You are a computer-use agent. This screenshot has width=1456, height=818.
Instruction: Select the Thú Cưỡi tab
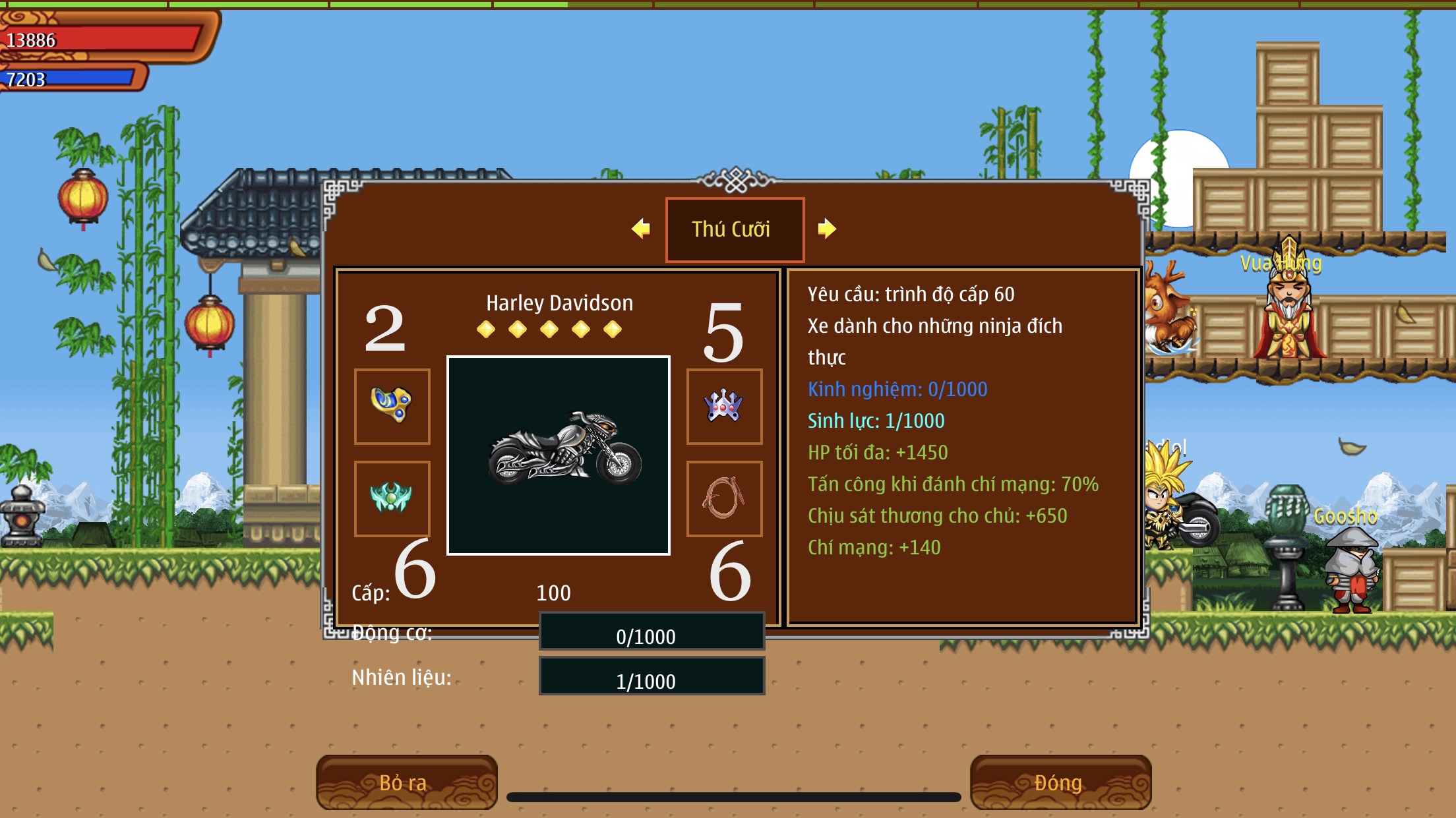pos(735,229)
